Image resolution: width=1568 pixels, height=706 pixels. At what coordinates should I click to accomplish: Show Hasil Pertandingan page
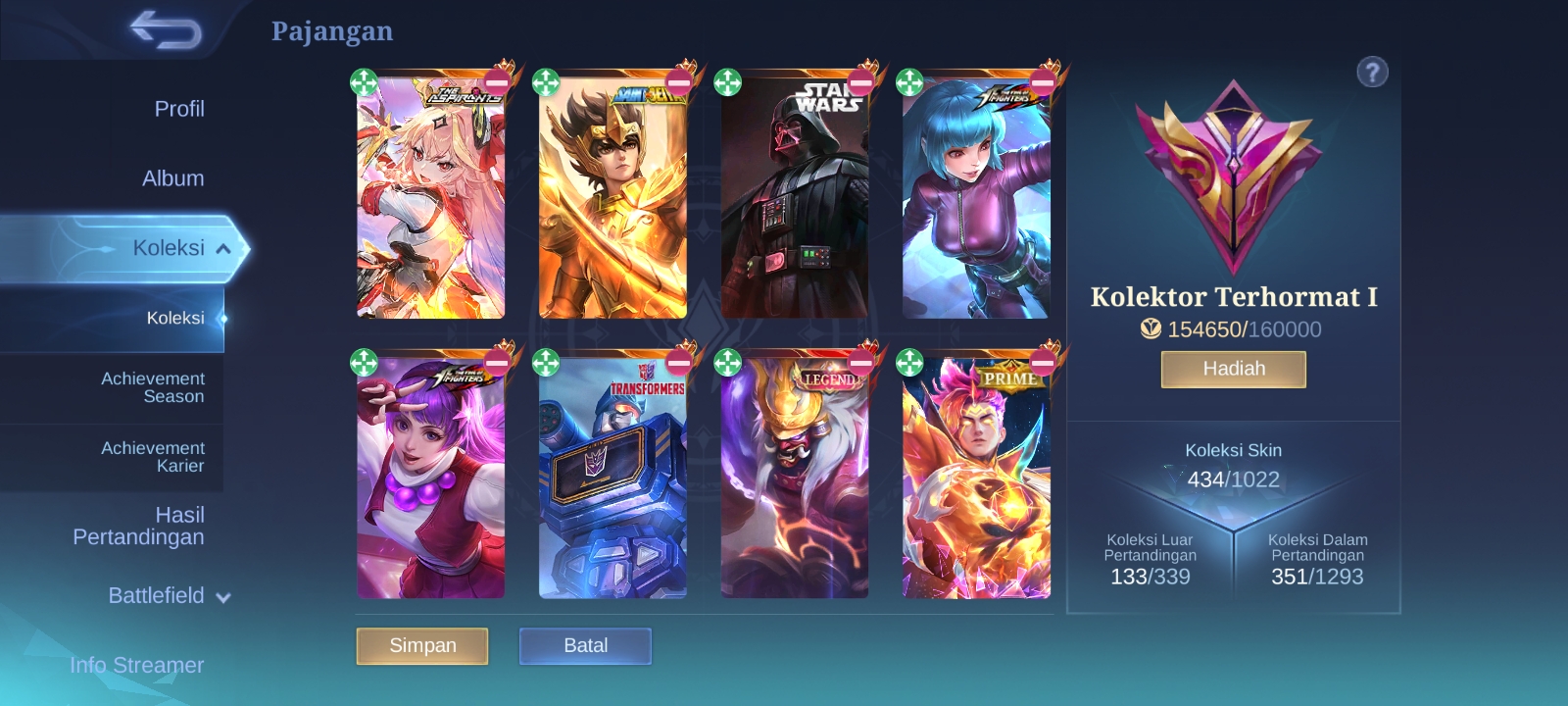[139, 526]
